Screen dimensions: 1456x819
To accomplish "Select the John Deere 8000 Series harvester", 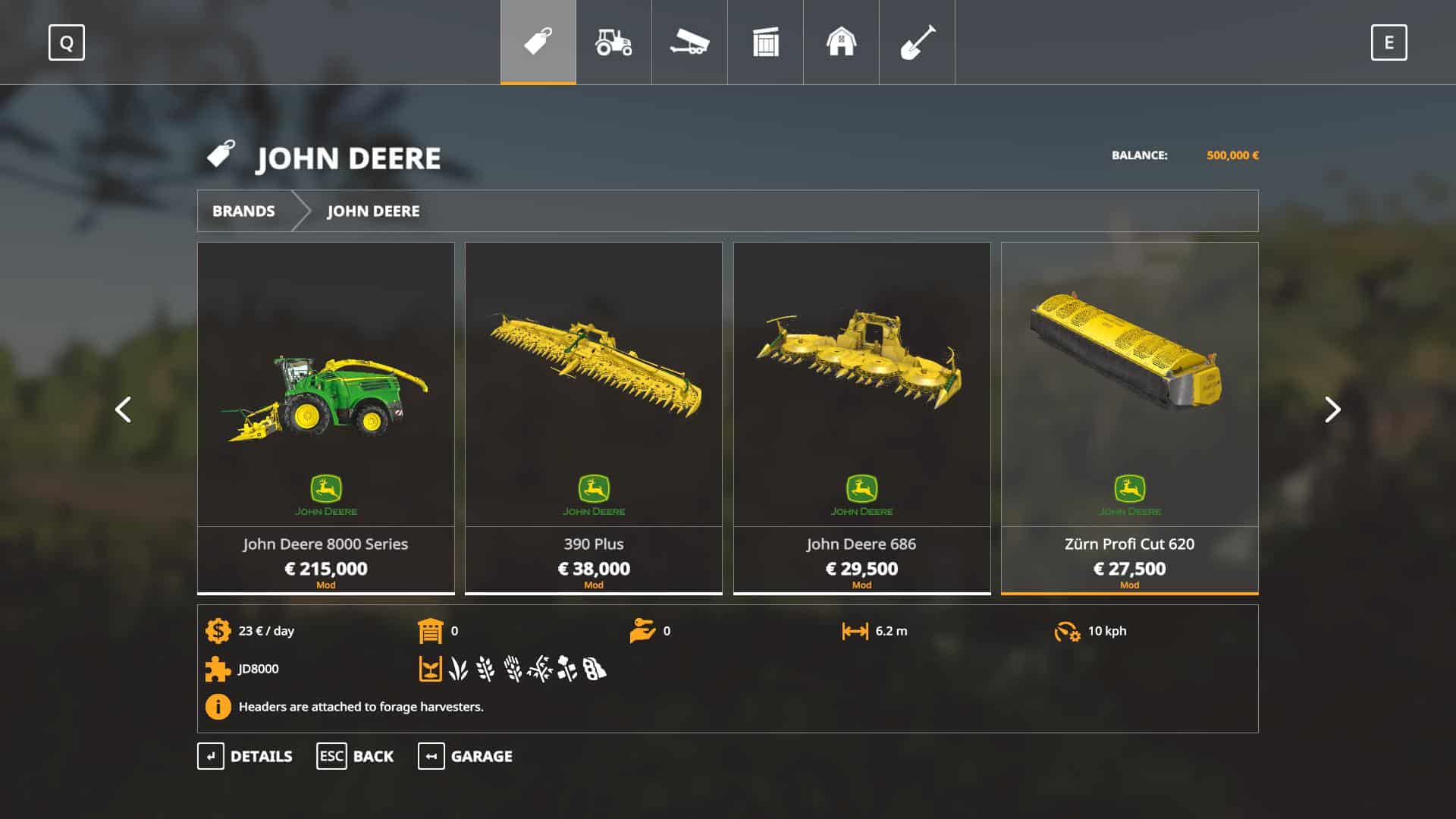I will [x=325, y=417].
